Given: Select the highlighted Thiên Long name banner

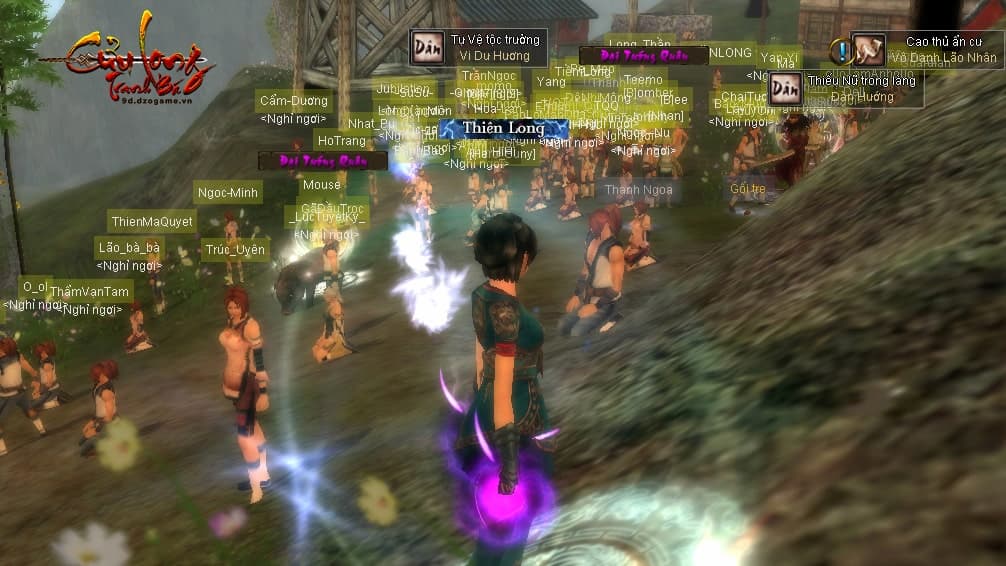Looking at the screenshot, I should (x=503, y=129).
